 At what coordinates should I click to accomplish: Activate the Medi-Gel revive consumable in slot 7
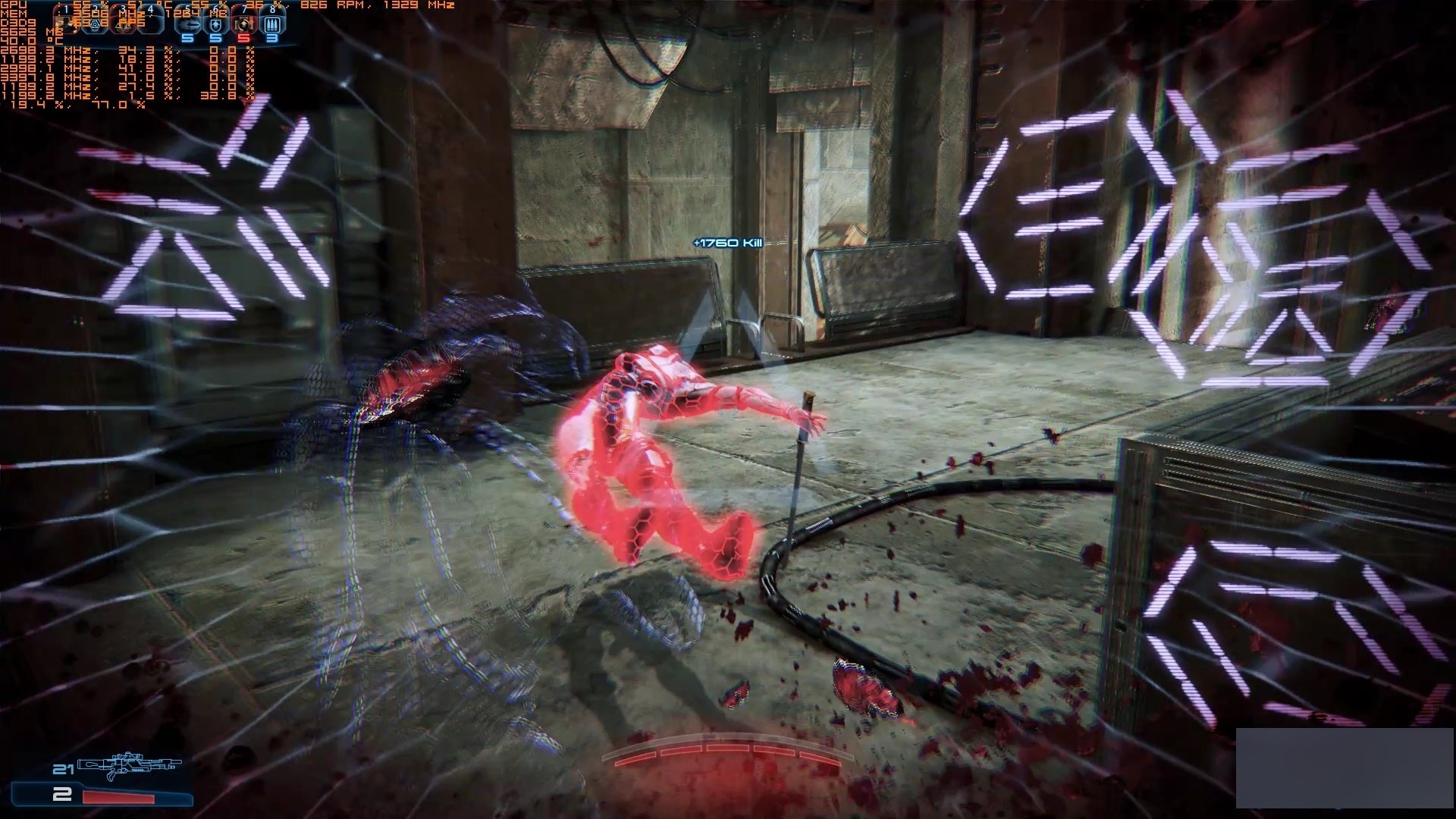pos(243,24)
